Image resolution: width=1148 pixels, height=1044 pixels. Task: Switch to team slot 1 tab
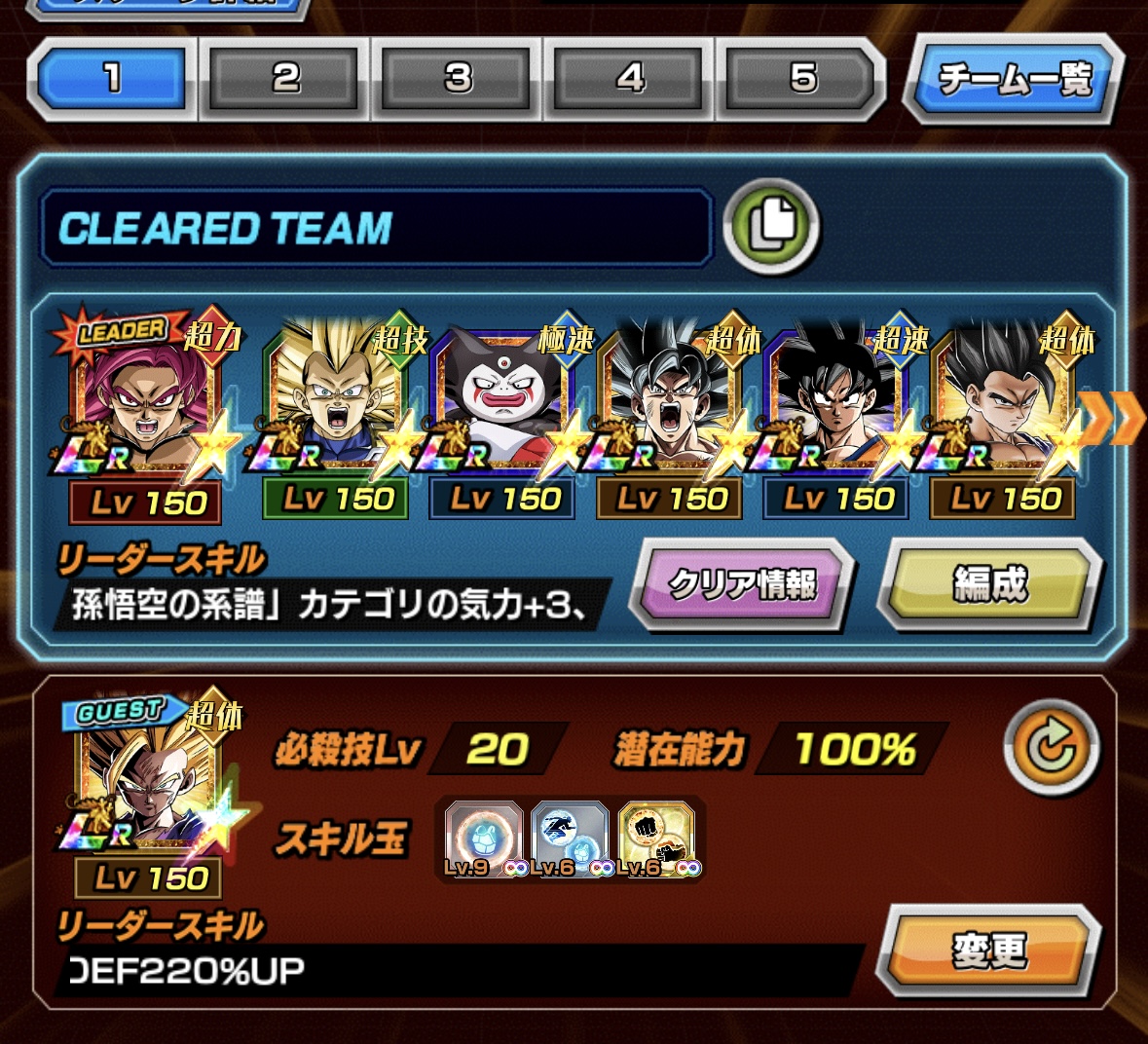pos(112,78)
